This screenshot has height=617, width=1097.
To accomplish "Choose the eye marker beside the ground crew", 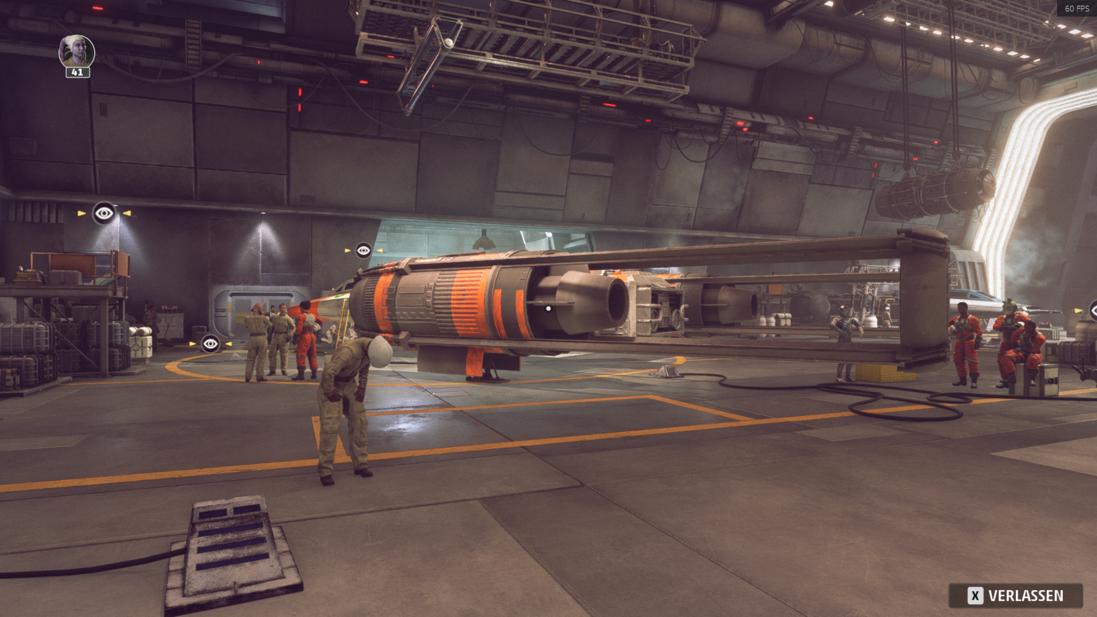I will click(x=210, y=344).
